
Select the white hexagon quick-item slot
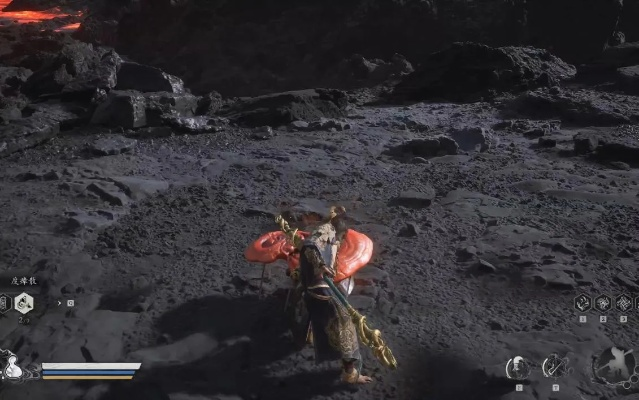[24, 304]
